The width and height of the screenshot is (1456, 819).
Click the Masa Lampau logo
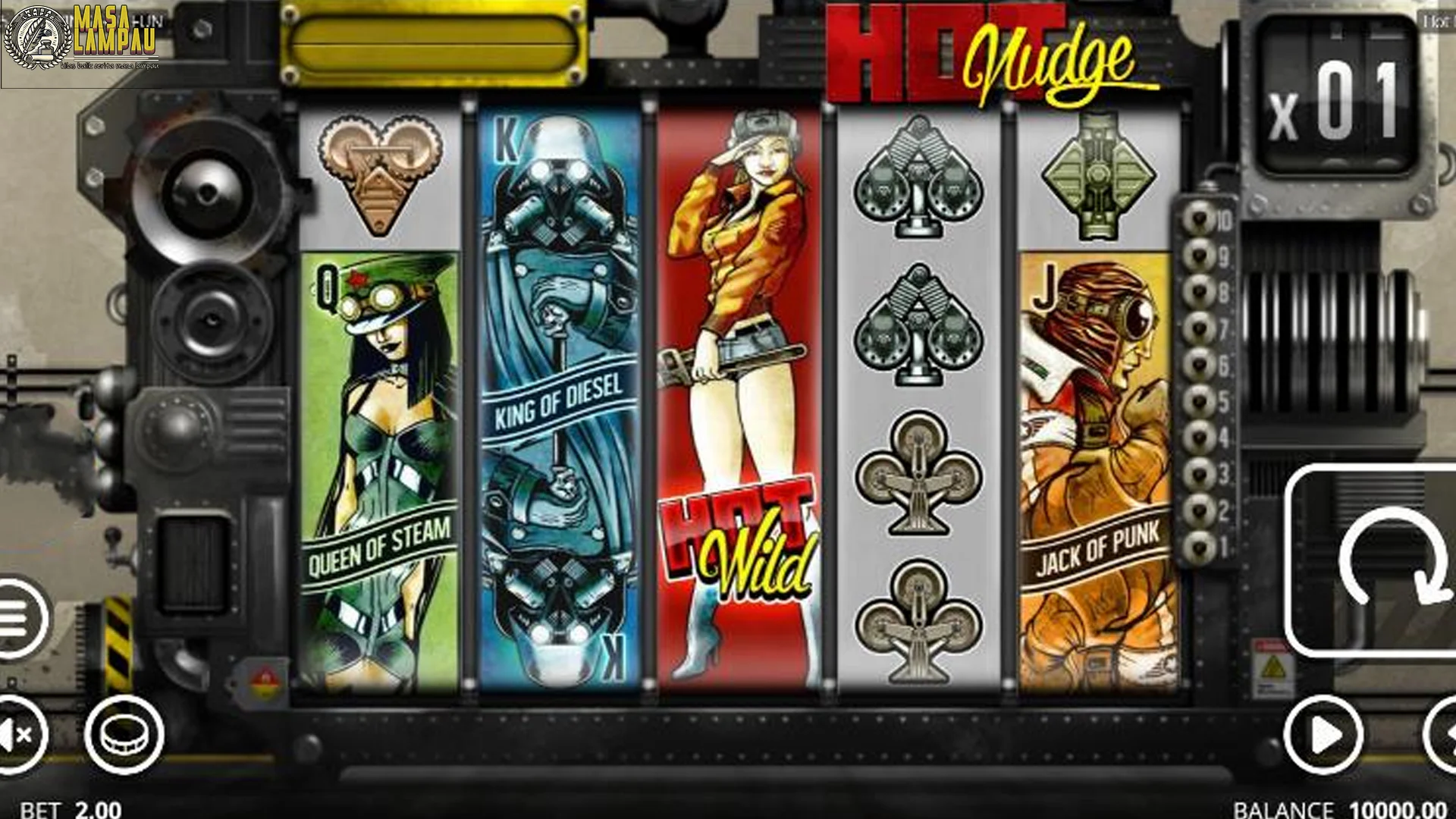pyautogui.click(x=91, y=38)
